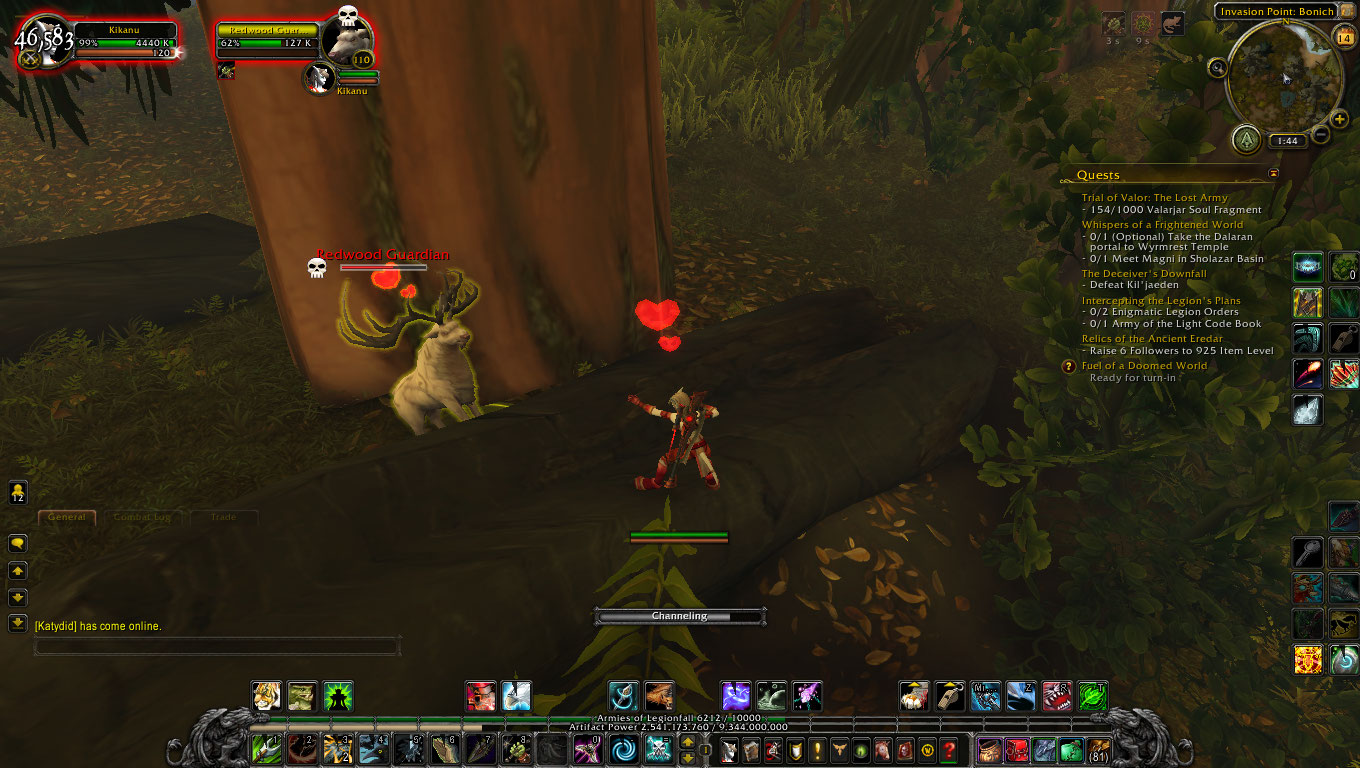
Task: Open the red bag beside the backpack
Action: pos(1018,748)
